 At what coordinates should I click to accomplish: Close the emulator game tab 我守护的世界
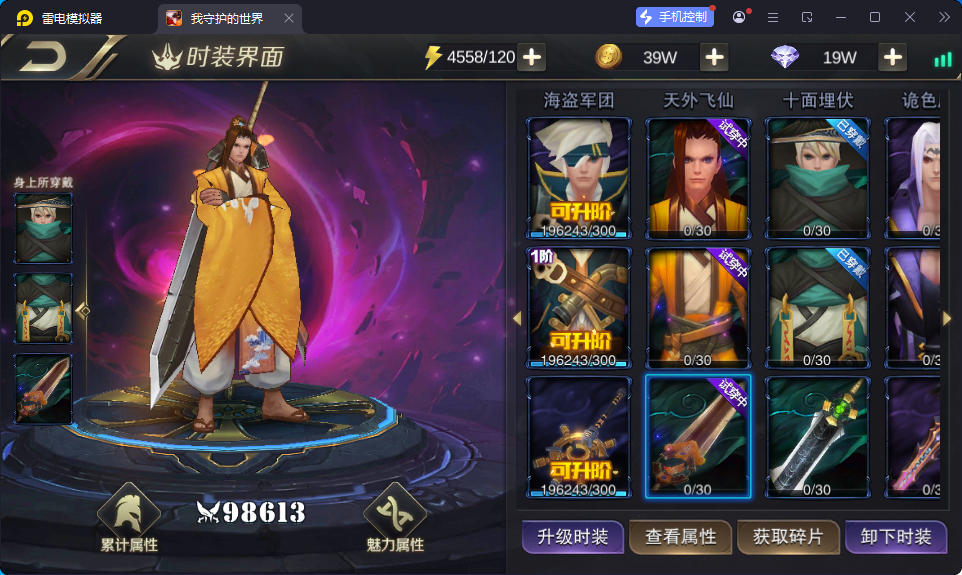[289, 18]
